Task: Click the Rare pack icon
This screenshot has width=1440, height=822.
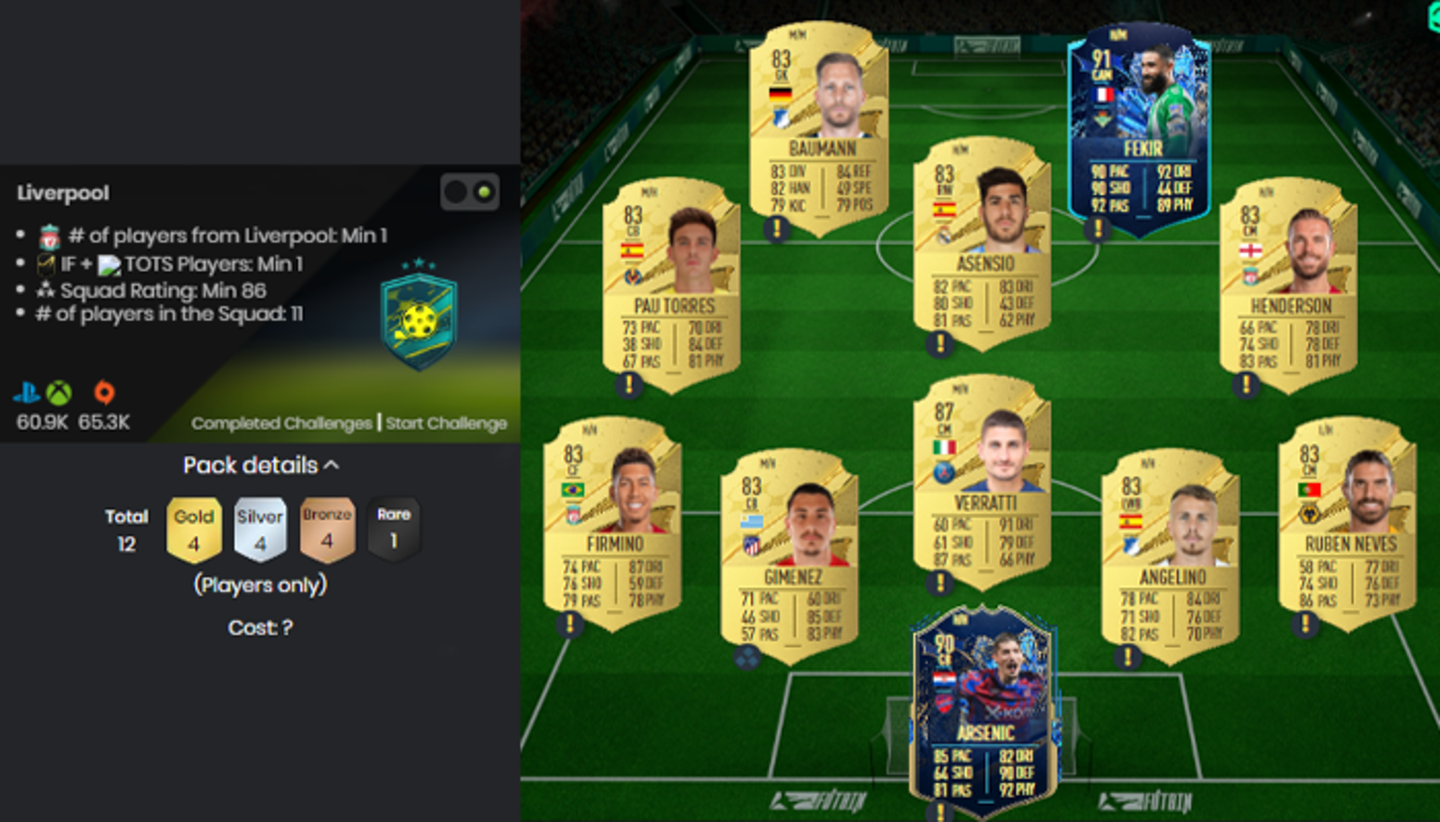Action: 393,528
